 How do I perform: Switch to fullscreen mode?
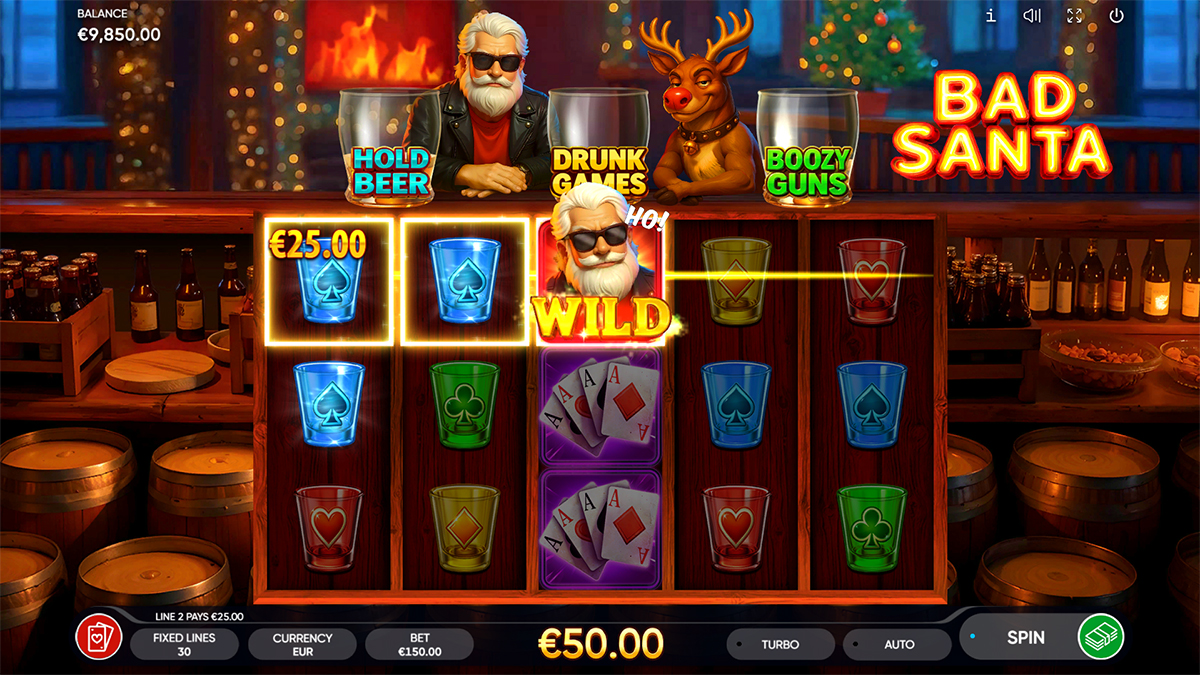coord(1075,16)
